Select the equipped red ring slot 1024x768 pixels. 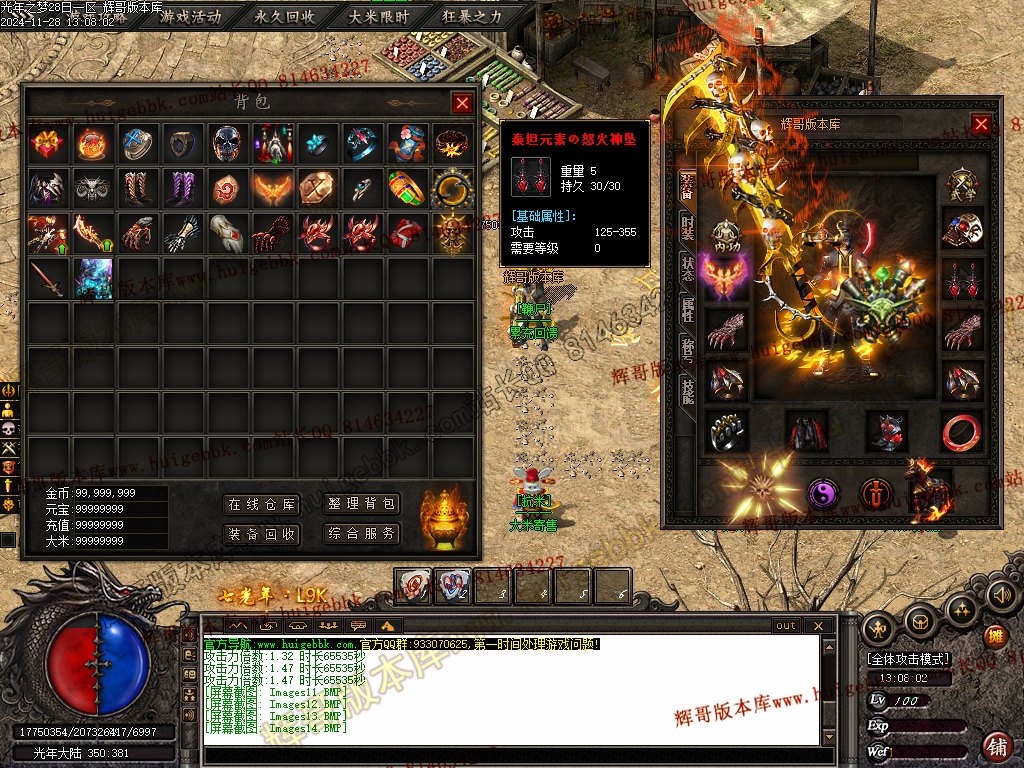pos(961,431)
